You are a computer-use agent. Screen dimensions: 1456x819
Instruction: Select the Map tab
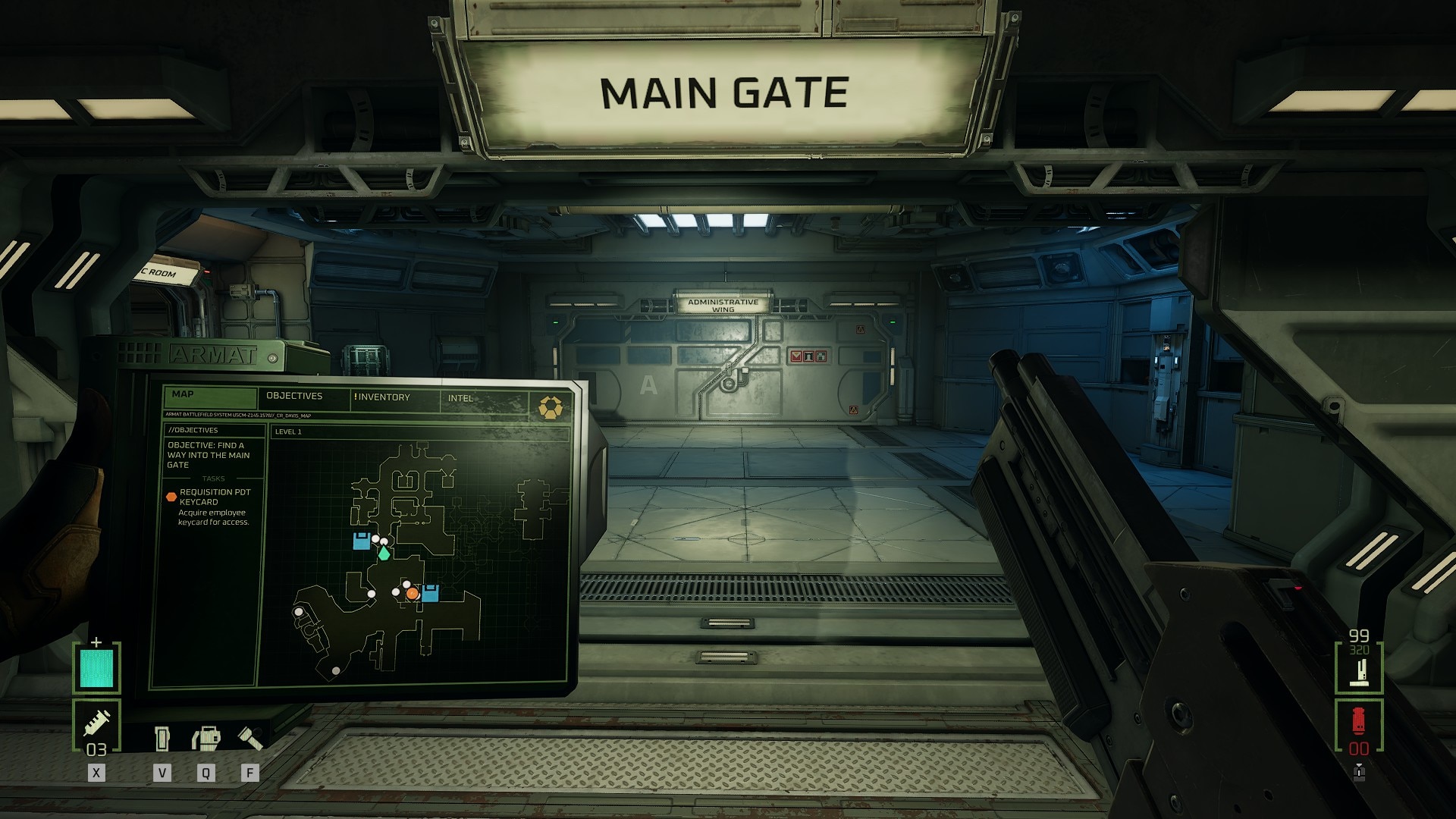pos(184,394)
